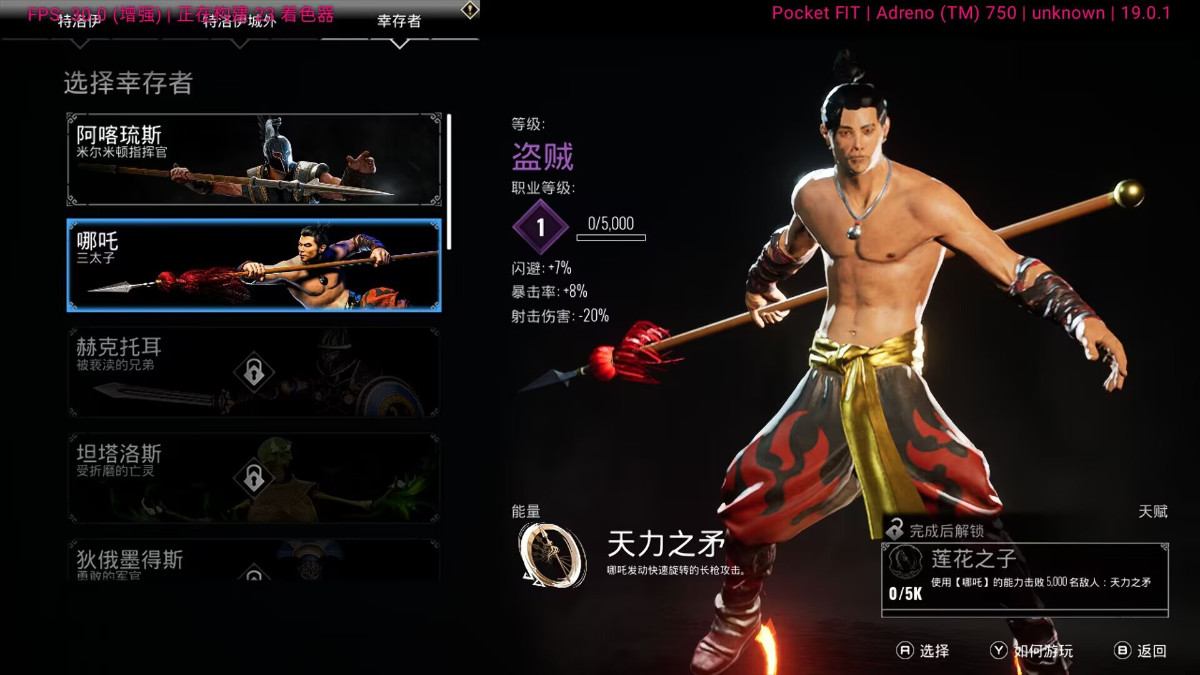Switch to the 幸存者 tab
Image resolution: width=1200 pixels, height=675 pixels.
pos(399,22)
